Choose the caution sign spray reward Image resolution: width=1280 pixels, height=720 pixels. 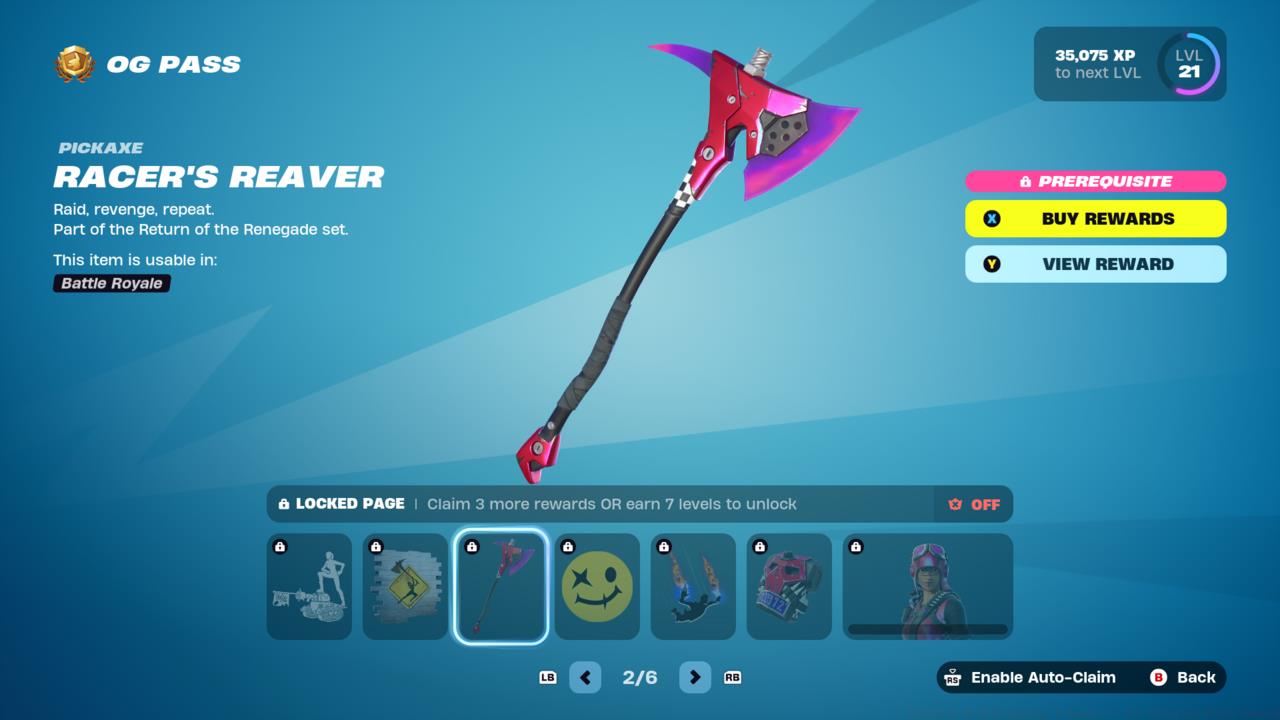(405, 587)
